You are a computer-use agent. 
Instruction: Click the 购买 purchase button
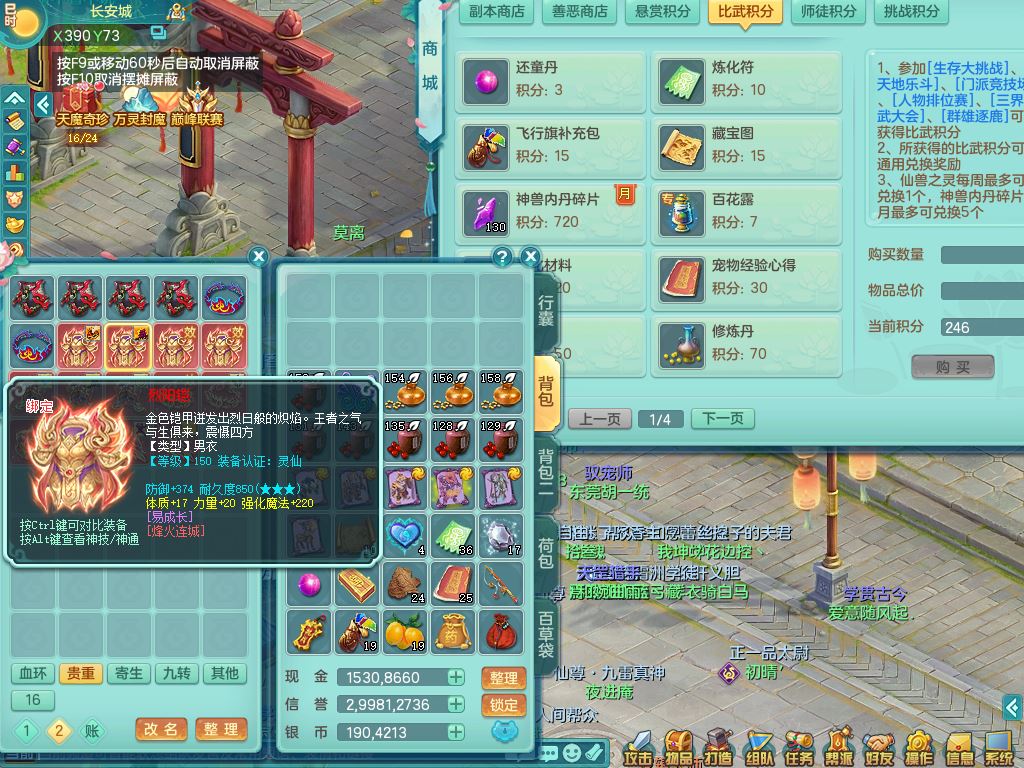pyautogui.click(x=952, y=367)
